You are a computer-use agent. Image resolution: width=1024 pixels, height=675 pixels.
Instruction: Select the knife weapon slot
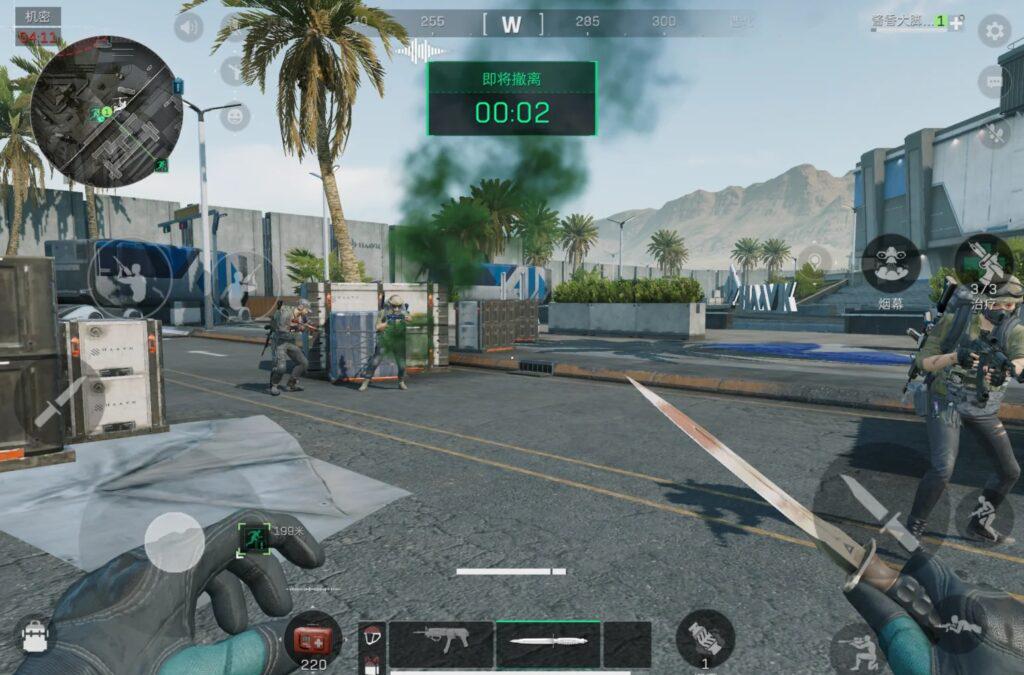coord(548,644)
